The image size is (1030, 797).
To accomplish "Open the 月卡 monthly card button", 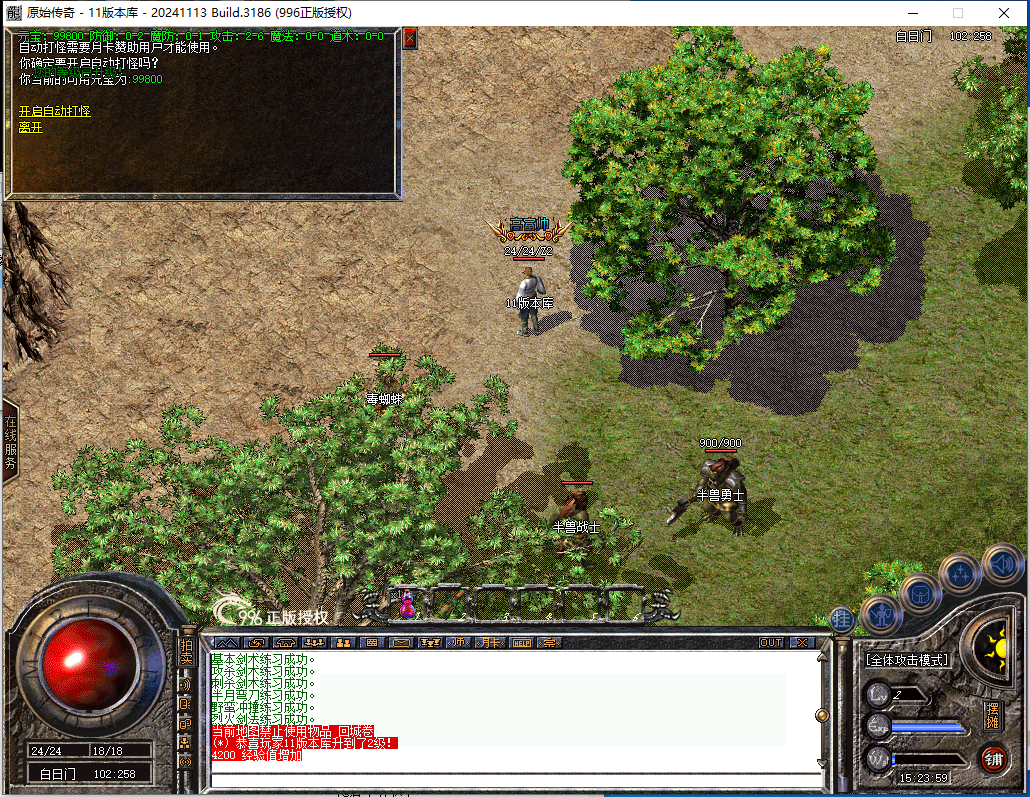I will coord(490,642).
